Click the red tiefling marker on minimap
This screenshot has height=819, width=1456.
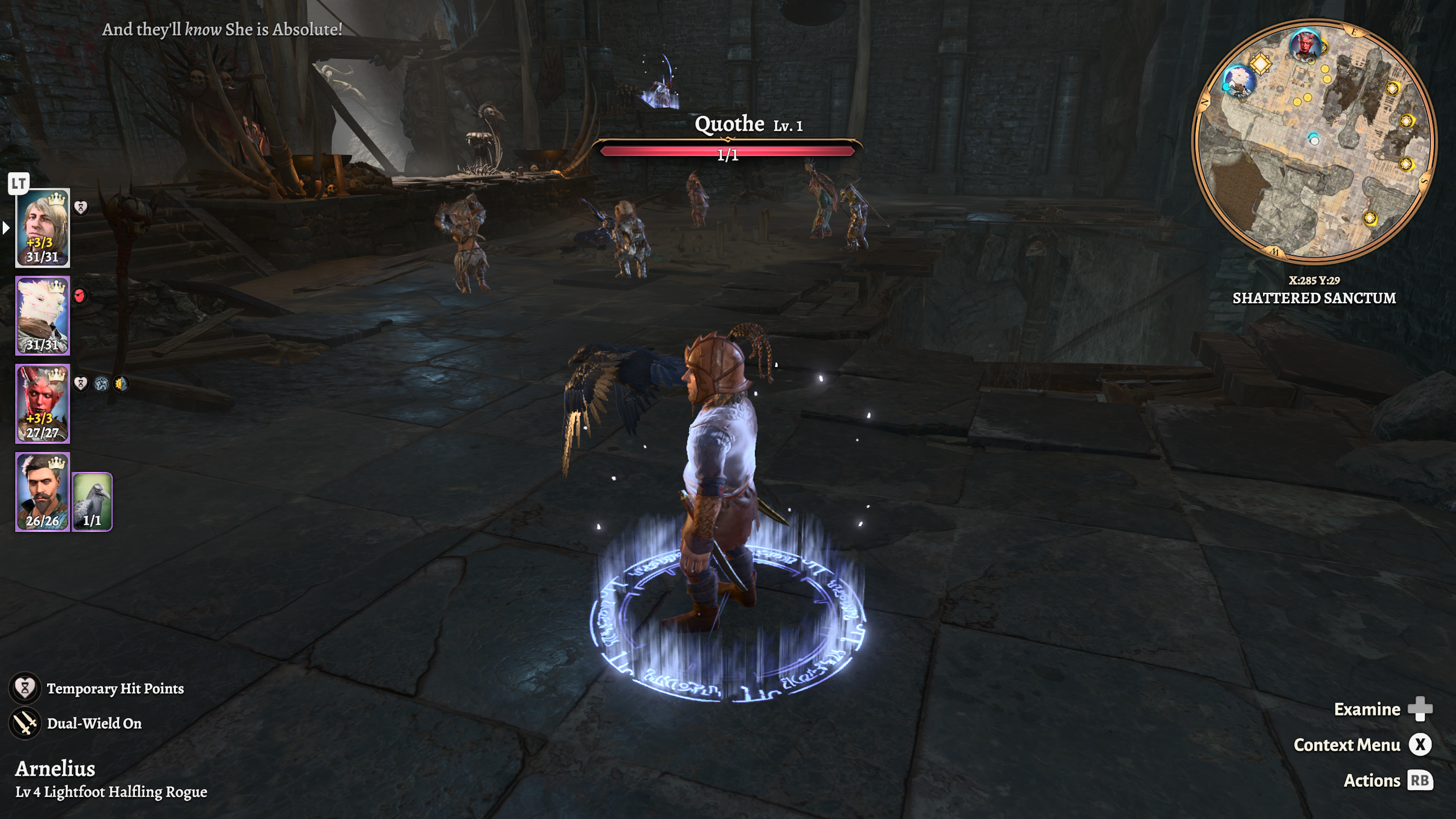(x=1305, y=44)
